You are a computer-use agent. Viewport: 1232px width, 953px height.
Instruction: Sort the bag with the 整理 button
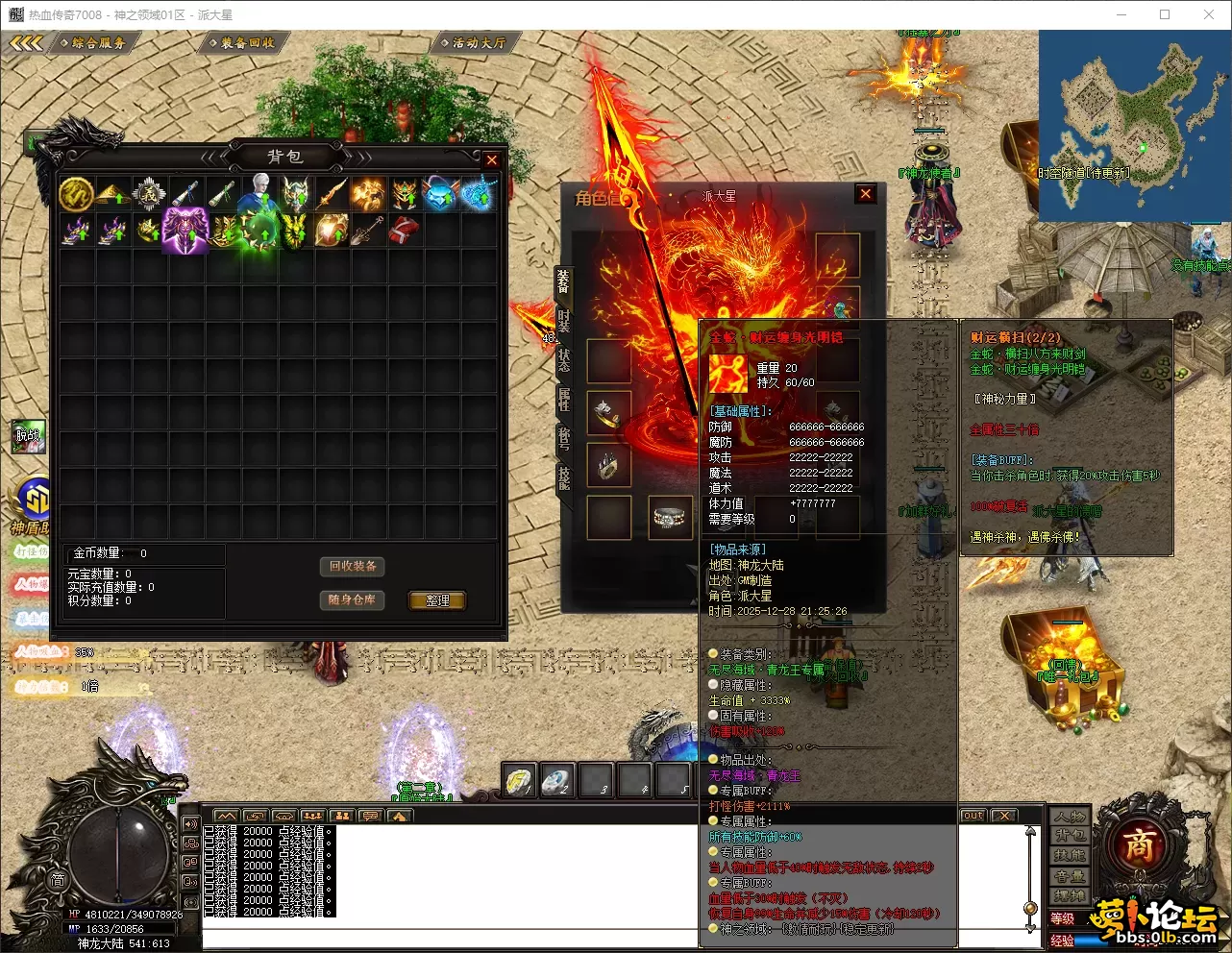tap(437, 600)
